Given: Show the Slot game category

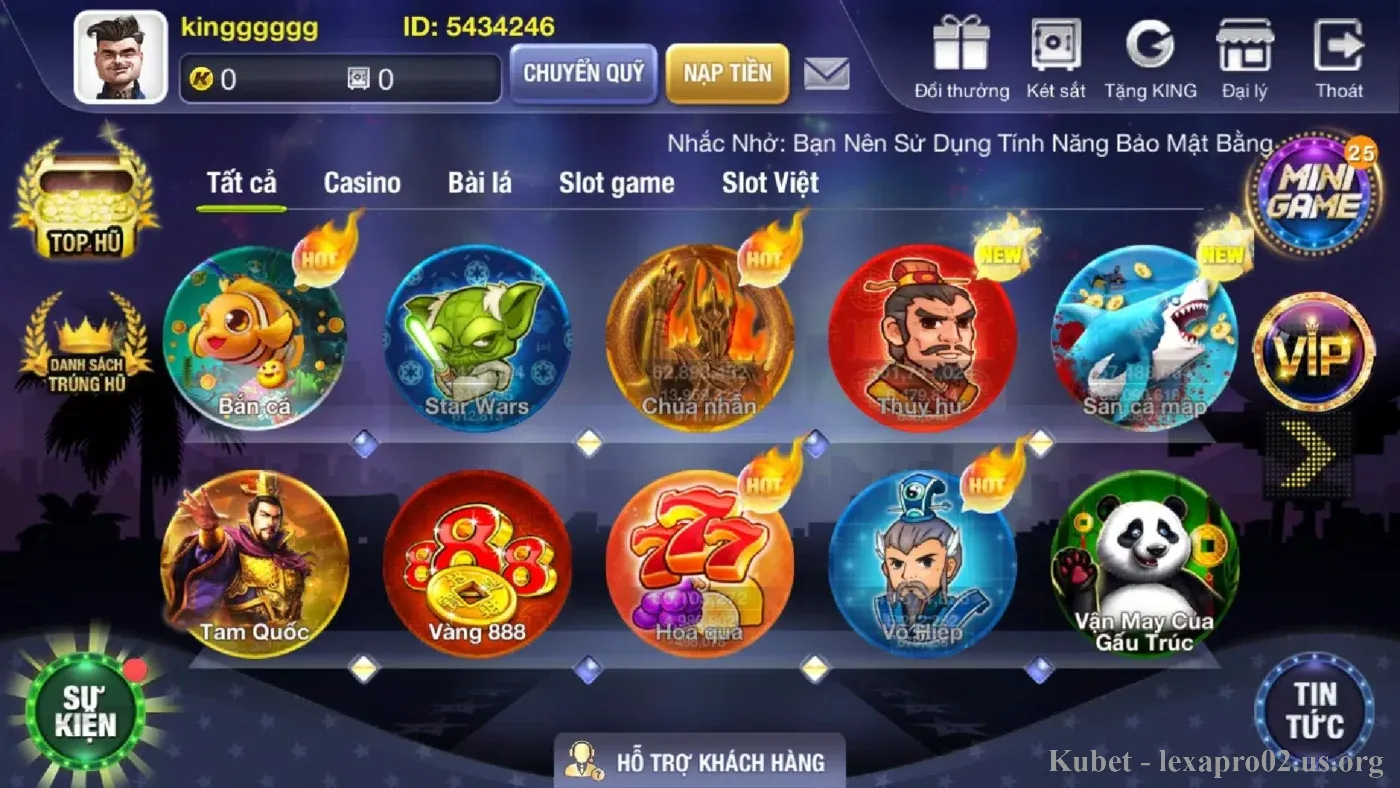Looking at the screenshot, I should [616, 183].
